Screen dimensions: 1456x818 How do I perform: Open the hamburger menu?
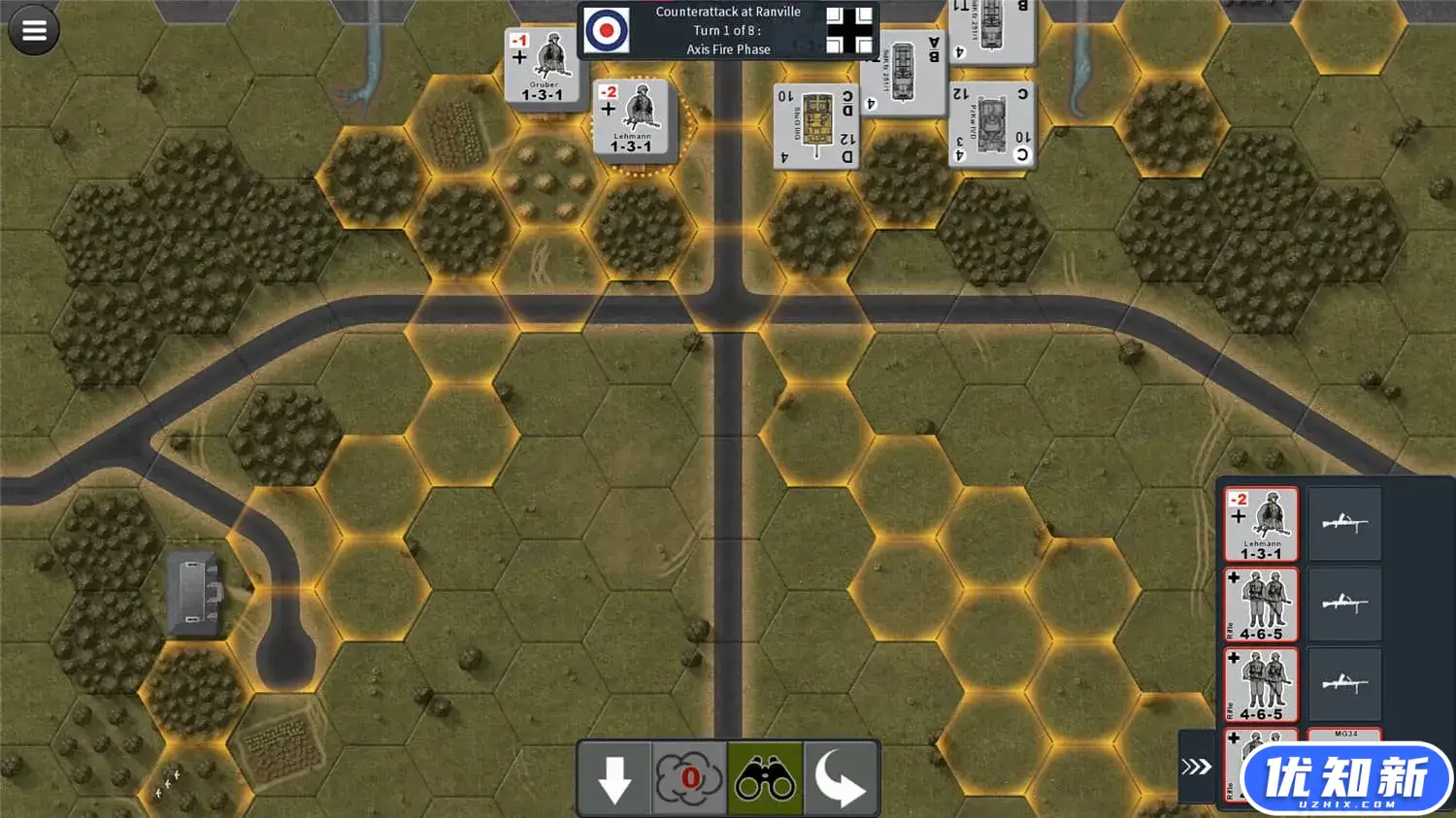[34, 30]
